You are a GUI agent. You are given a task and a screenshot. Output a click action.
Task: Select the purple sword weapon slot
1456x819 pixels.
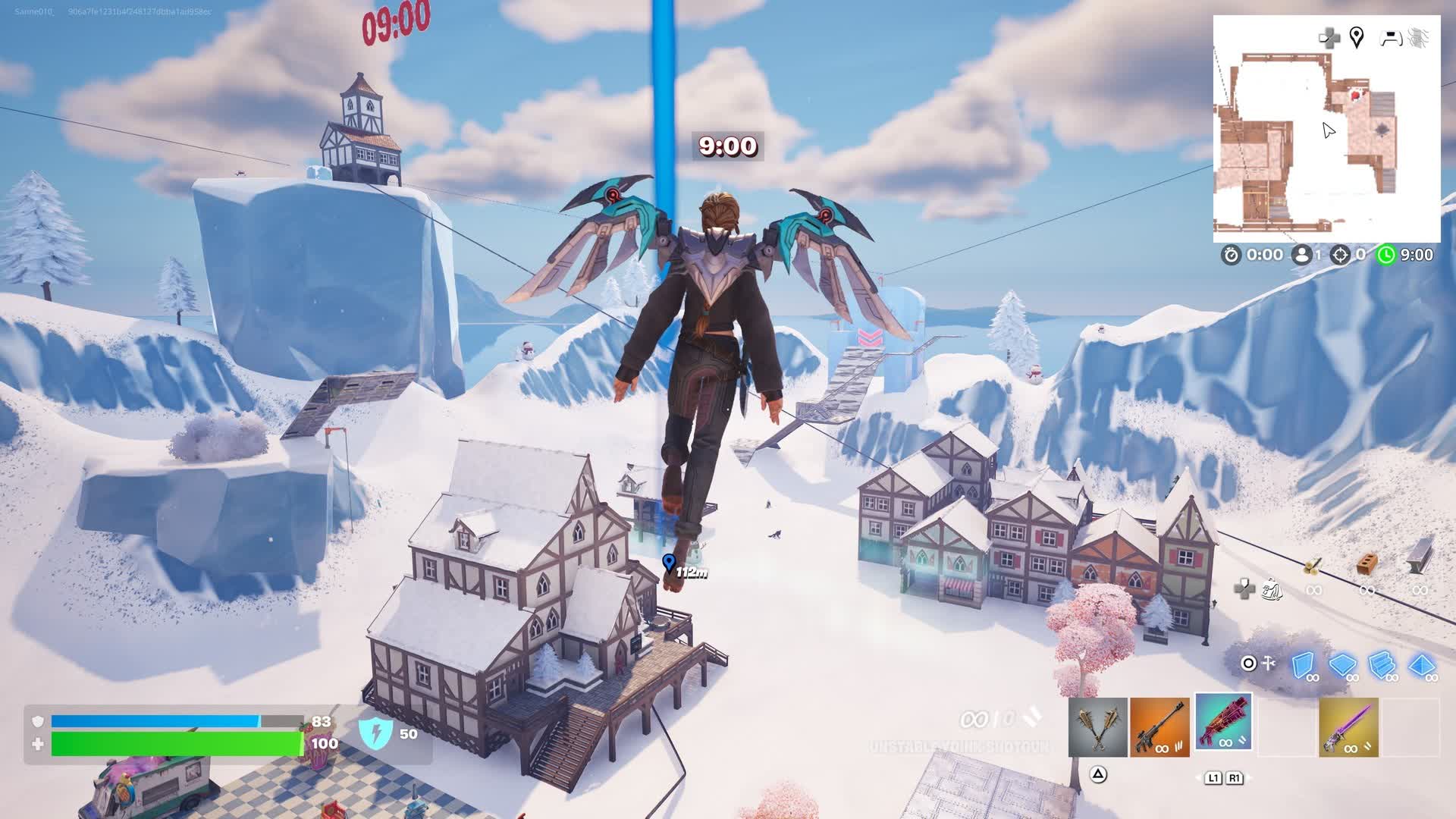tap(1348, 728)
